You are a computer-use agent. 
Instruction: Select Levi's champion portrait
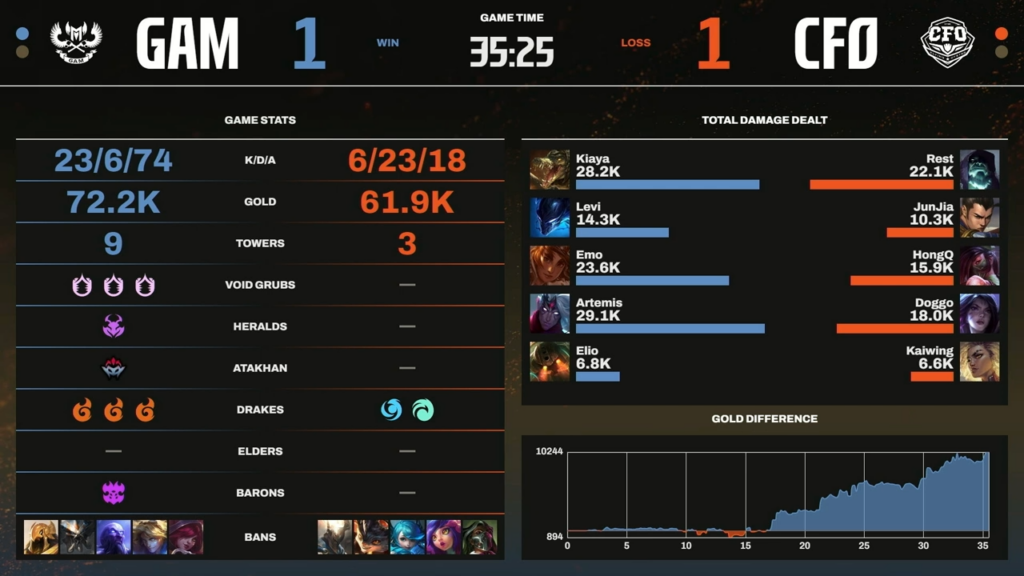pyautogui.click(x=549, y=217)
